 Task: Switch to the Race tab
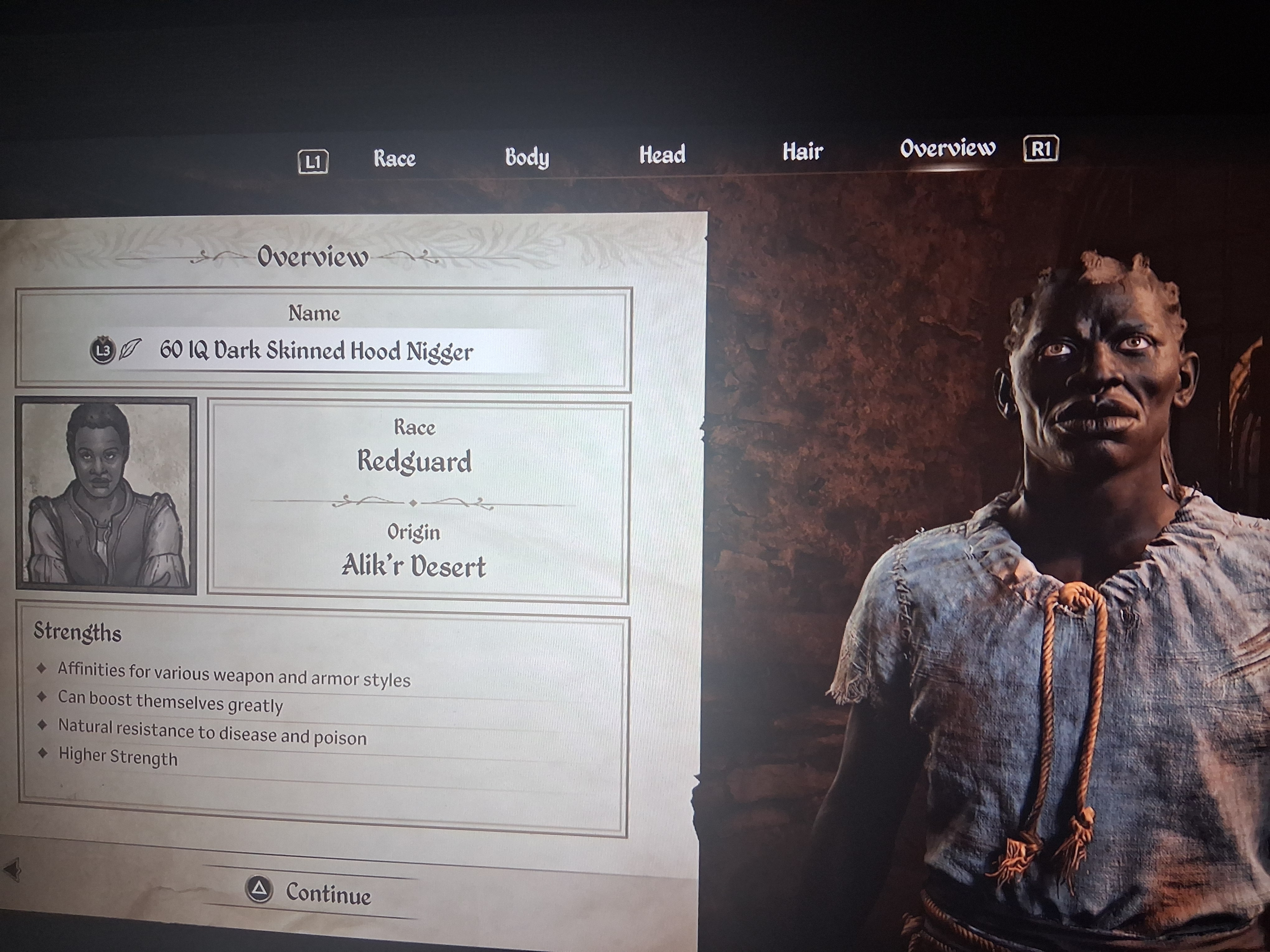point(394,158)
